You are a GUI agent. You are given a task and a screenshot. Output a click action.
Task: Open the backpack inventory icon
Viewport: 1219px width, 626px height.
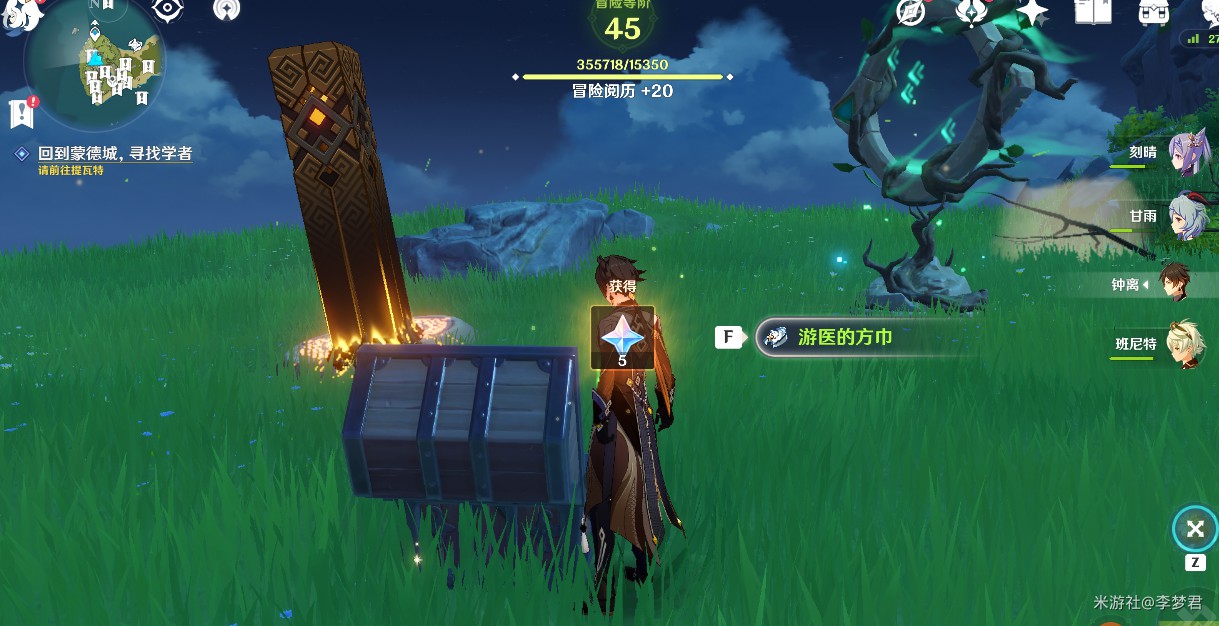(x=1154, y=11)
